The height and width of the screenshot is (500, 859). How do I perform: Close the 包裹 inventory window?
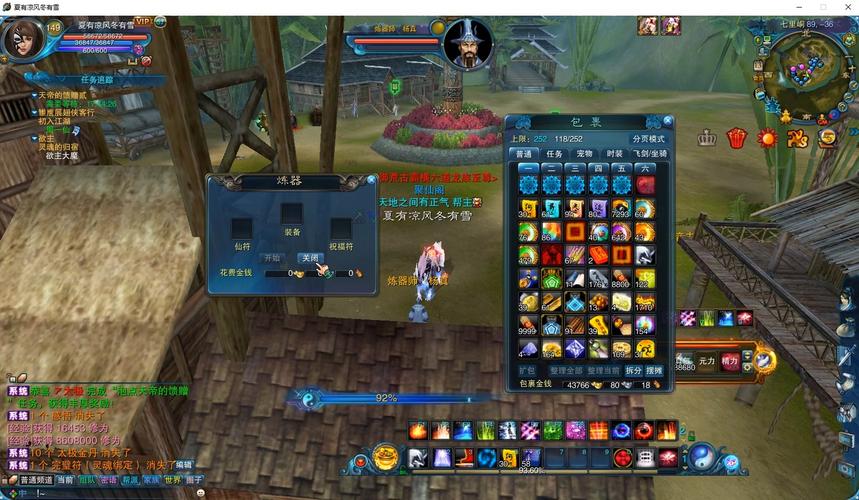click(668, 121)
